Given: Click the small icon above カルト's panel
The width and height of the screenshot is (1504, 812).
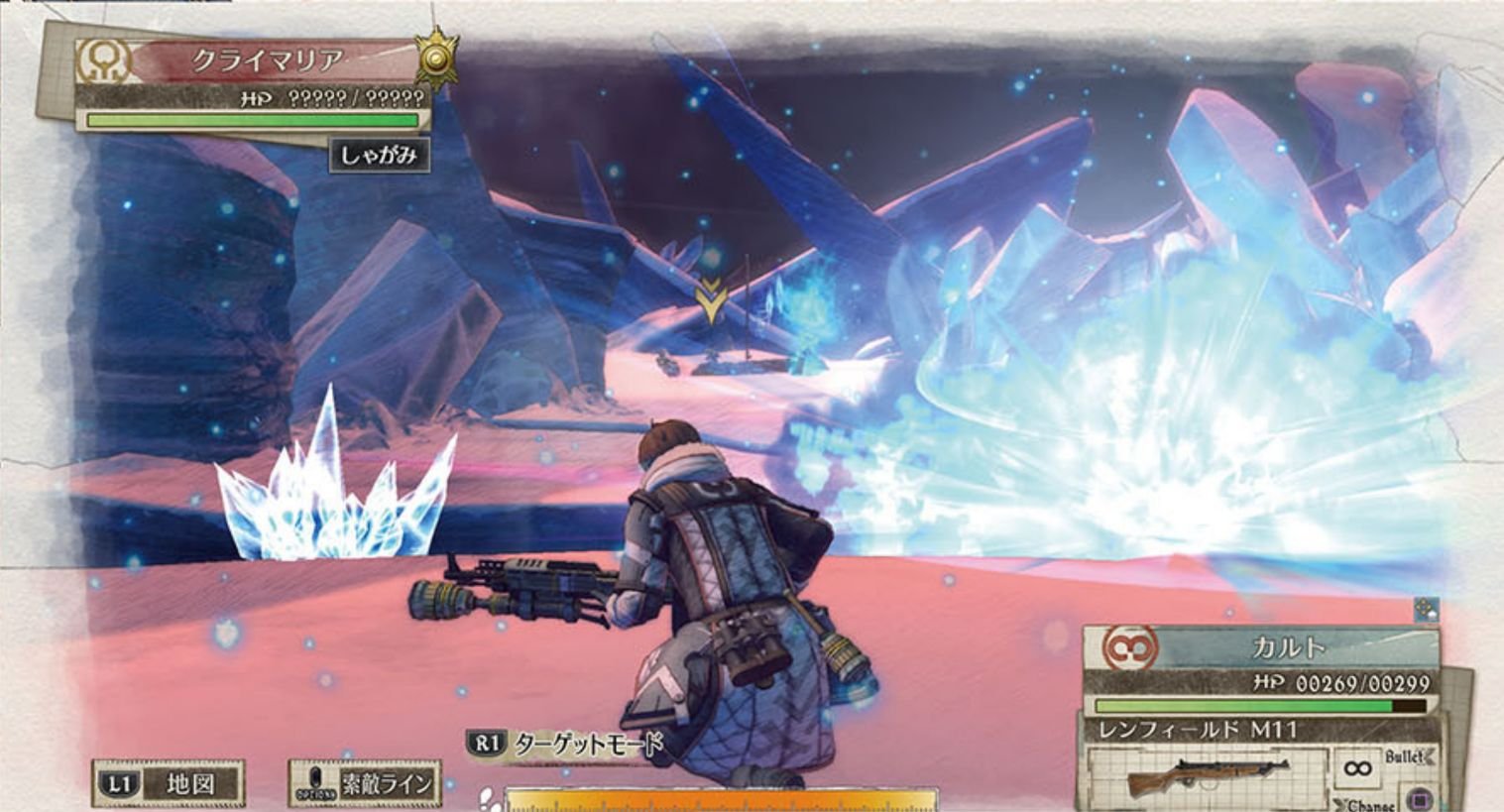Looking at the screenshot, I should (x=1426, y=610).
